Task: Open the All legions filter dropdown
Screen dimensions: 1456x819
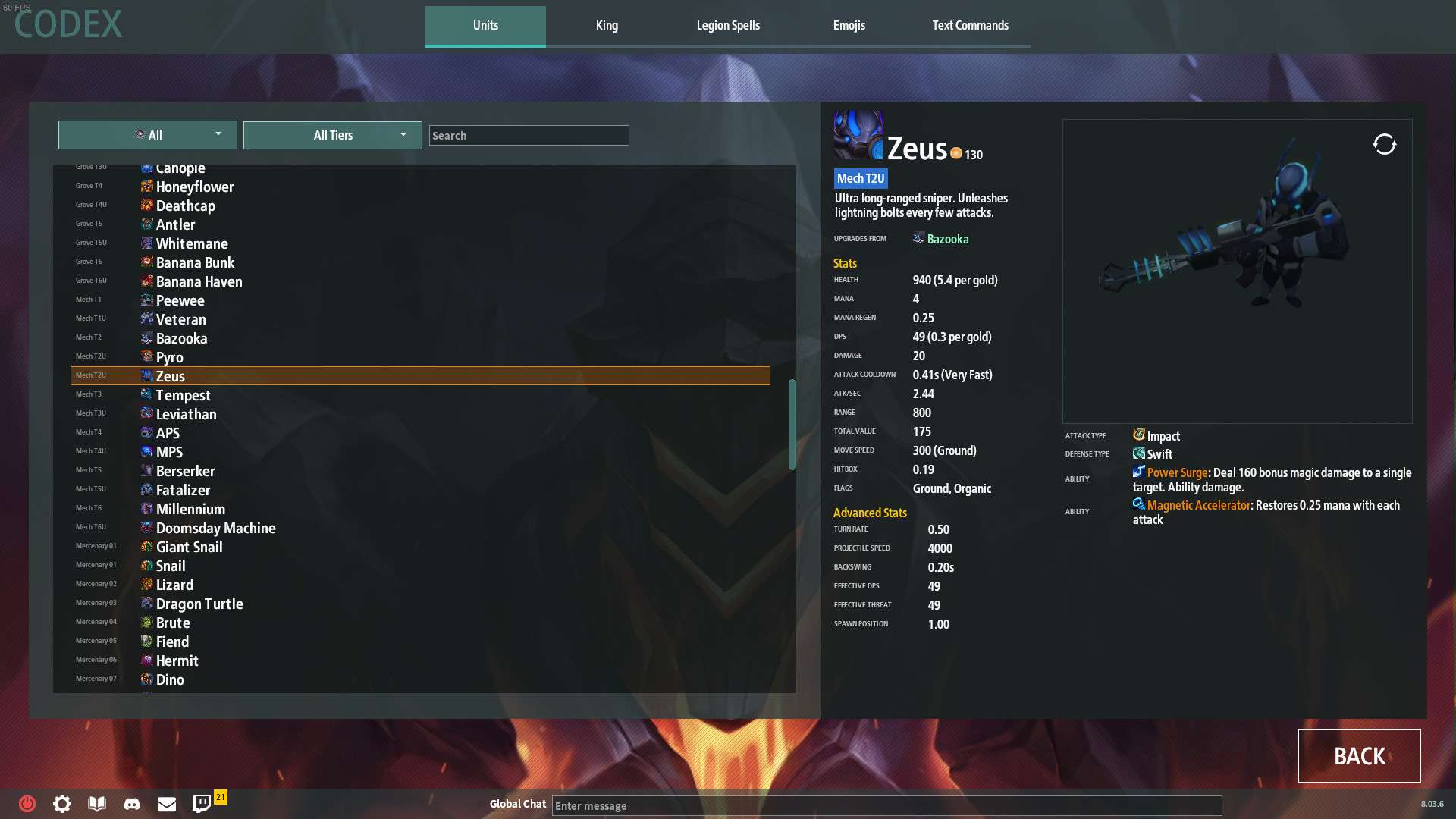Action: point(148,135)
